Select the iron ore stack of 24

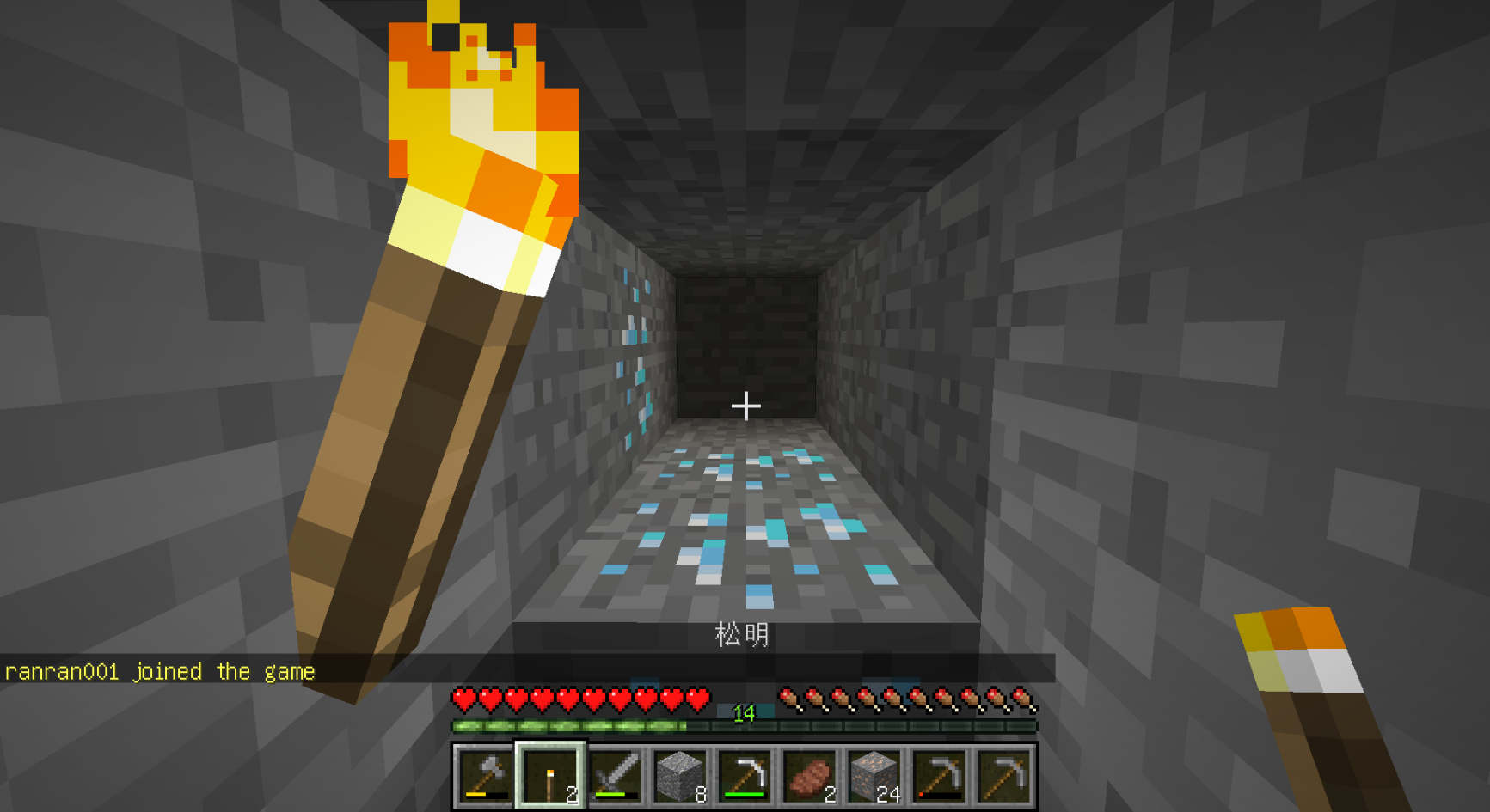(x=874, y=776)
